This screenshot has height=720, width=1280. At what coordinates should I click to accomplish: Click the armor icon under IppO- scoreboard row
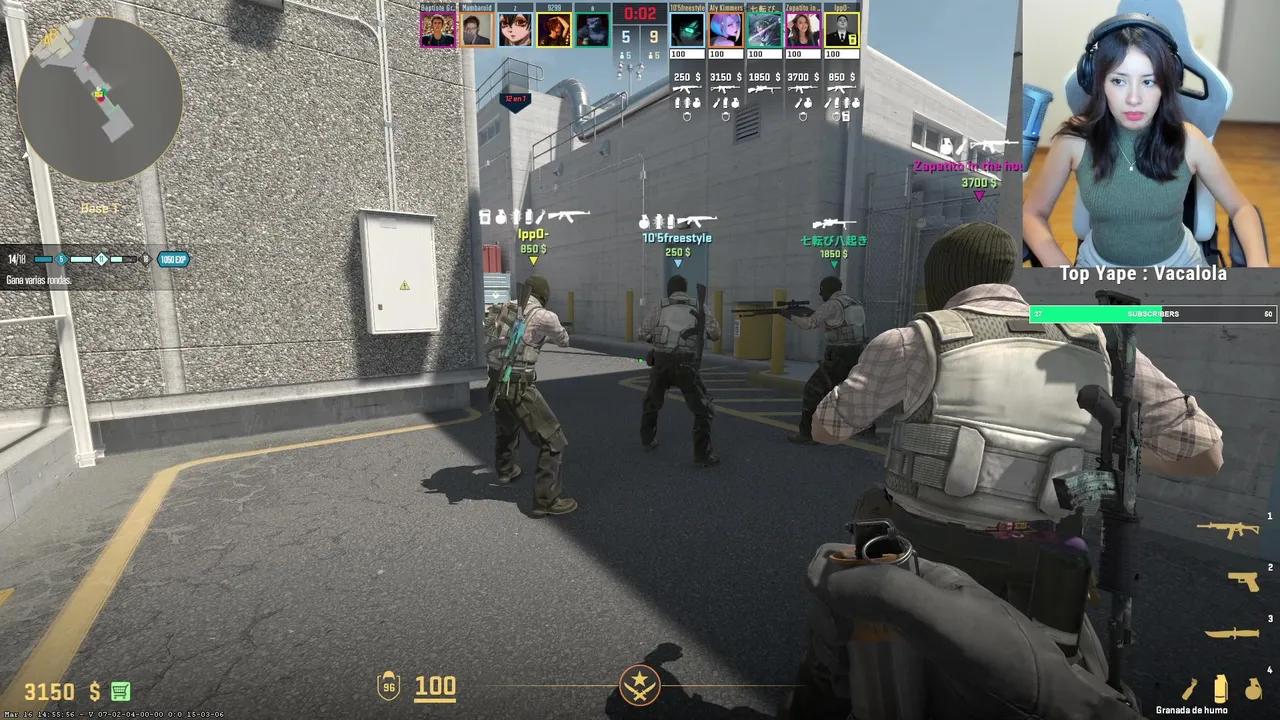837,116
